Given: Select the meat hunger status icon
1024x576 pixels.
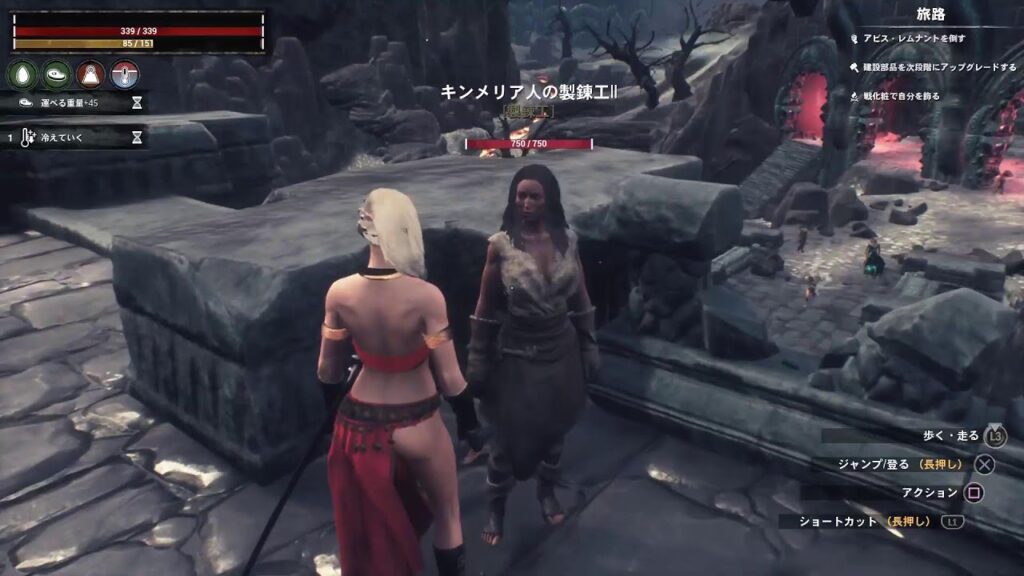Looking at the screenshot, I should click(x=56, y=75).
